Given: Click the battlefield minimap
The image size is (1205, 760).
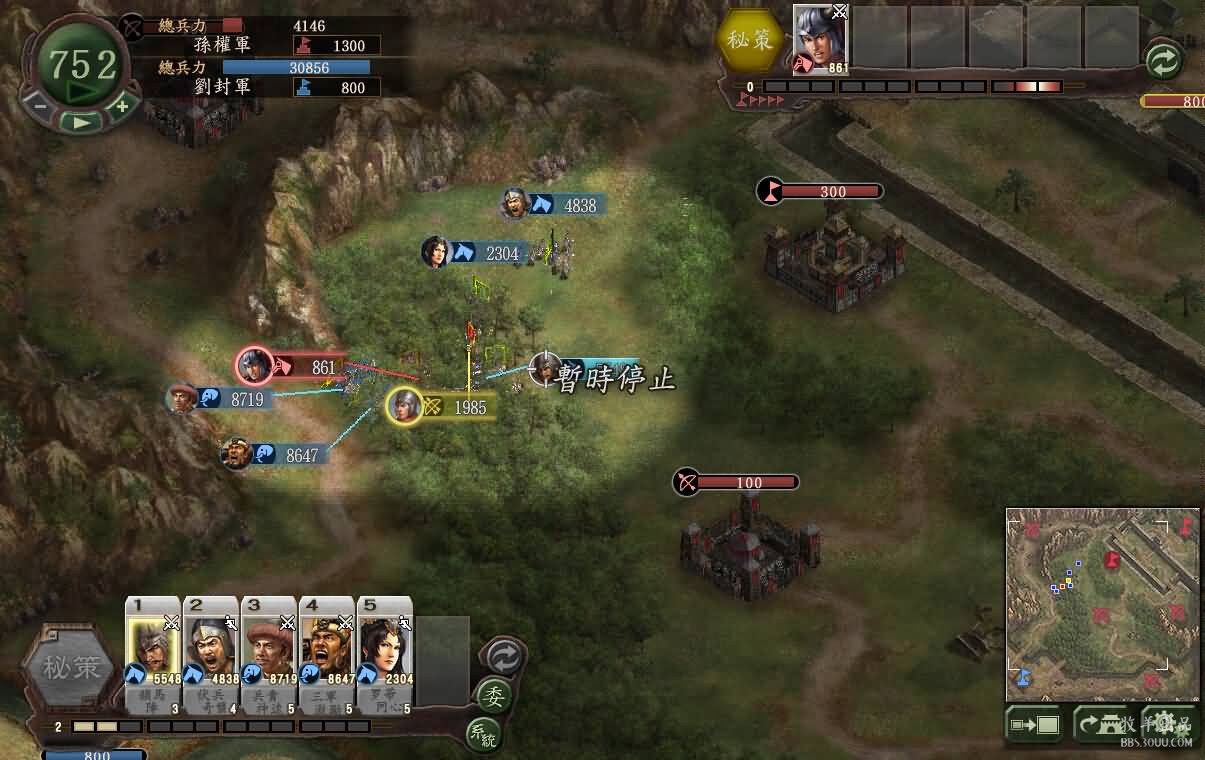Looking at the screenshot, I should click(1102, 604).
